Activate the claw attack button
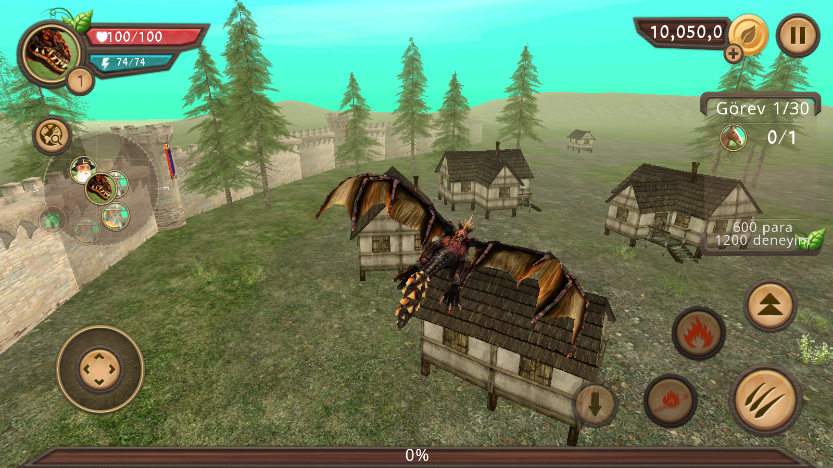 pyautogui.click(x=767, y=400)
